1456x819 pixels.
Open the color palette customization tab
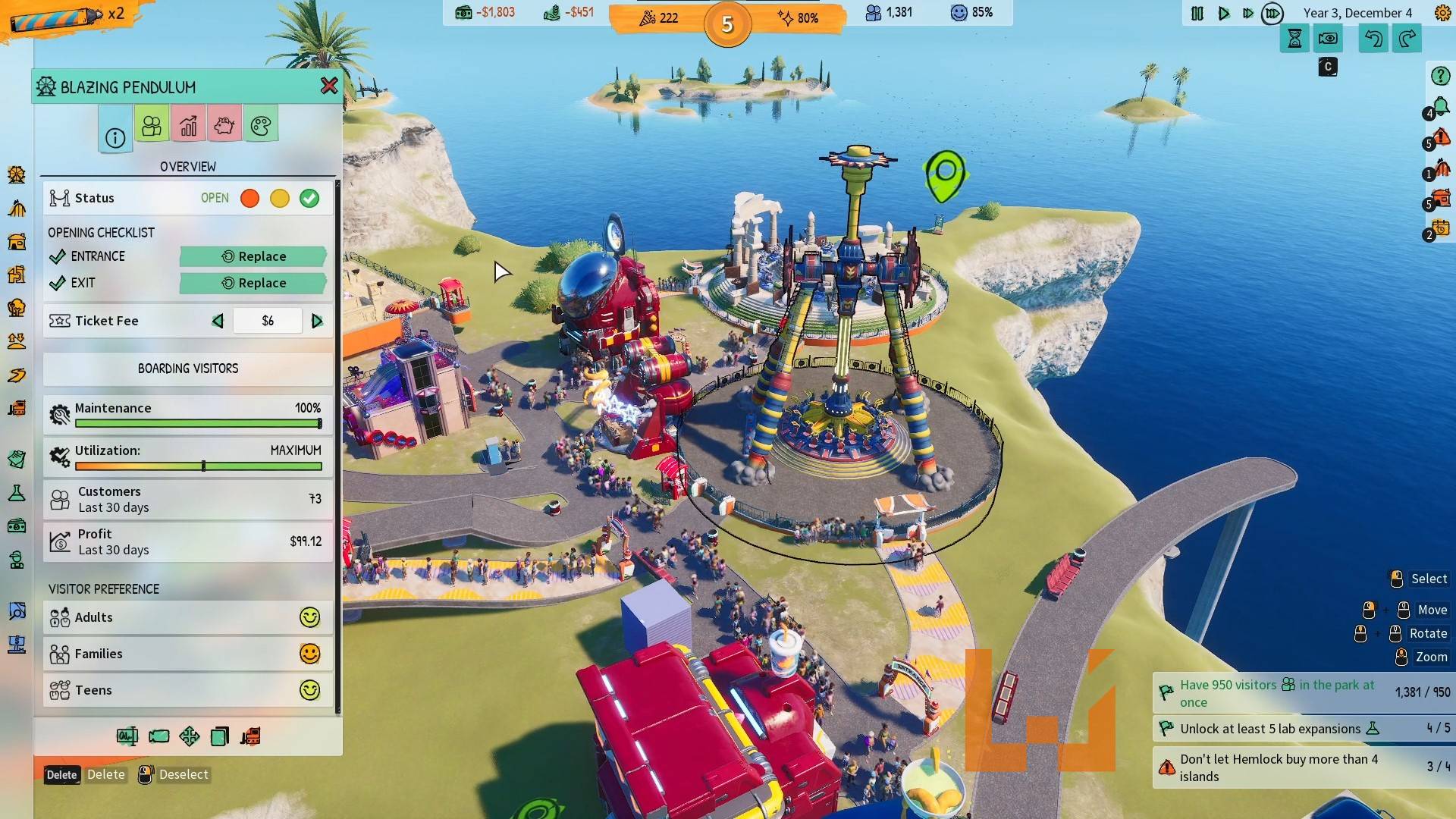261,125
